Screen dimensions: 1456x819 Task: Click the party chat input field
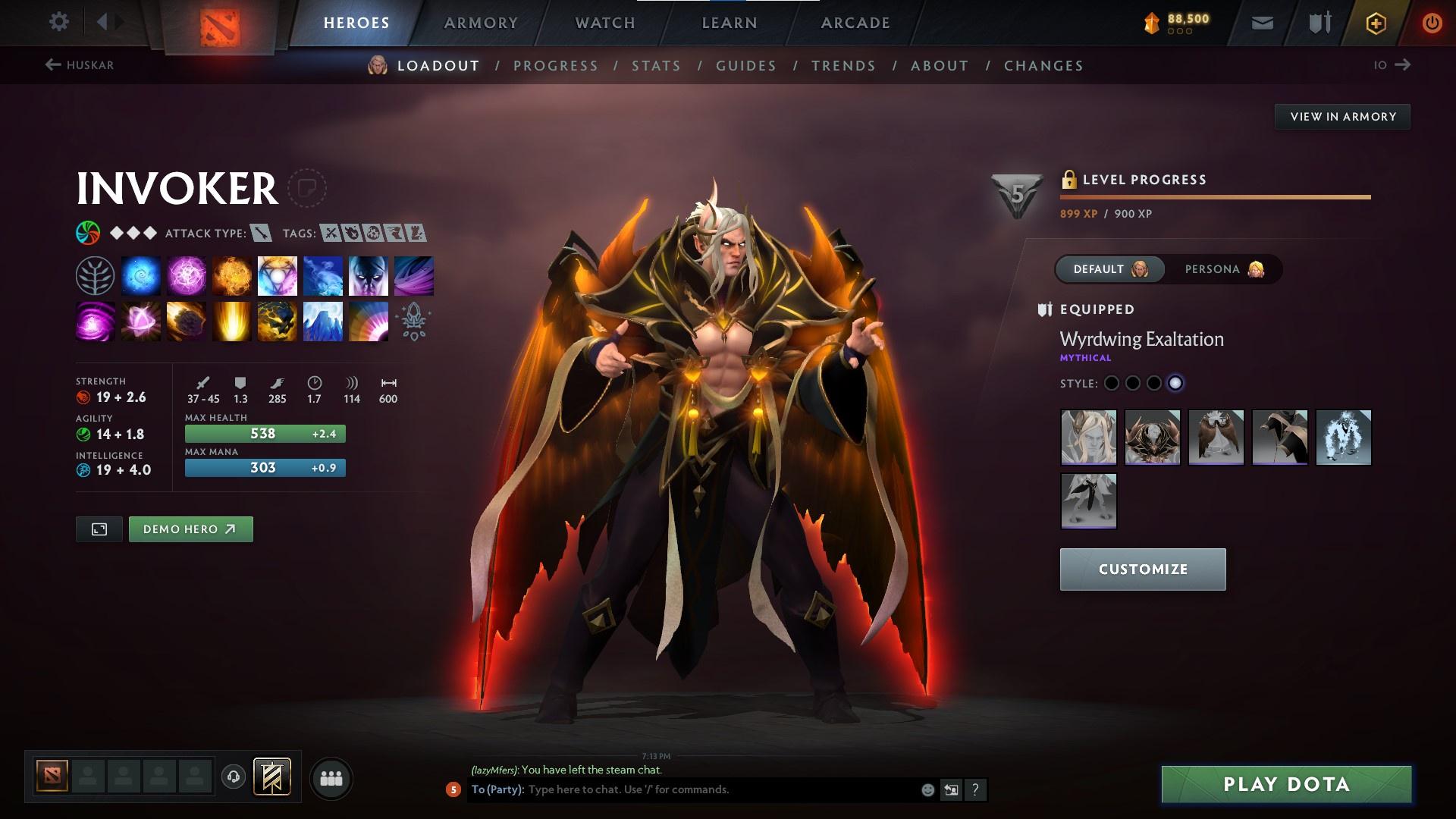coord(720,789)
